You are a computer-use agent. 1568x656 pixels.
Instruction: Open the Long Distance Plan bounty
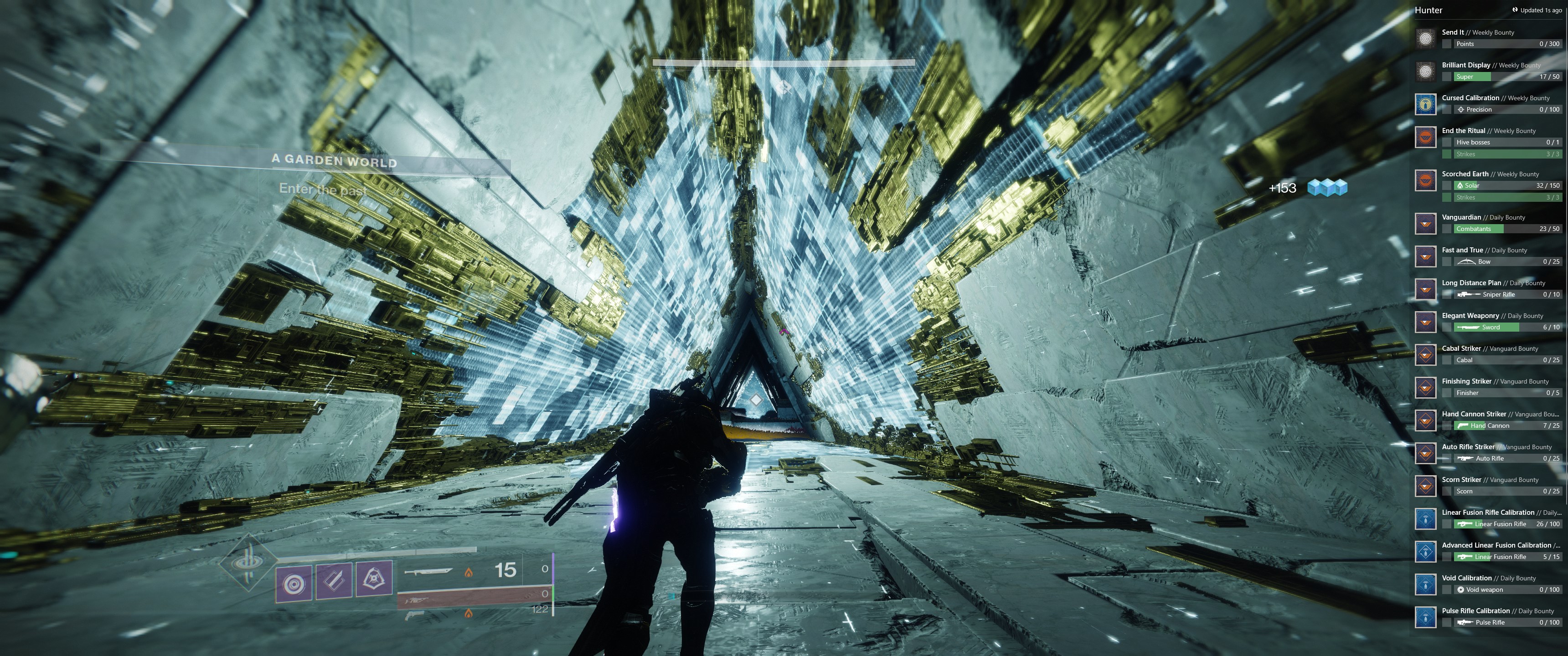pyautogui.click(x=1488, y=289)
